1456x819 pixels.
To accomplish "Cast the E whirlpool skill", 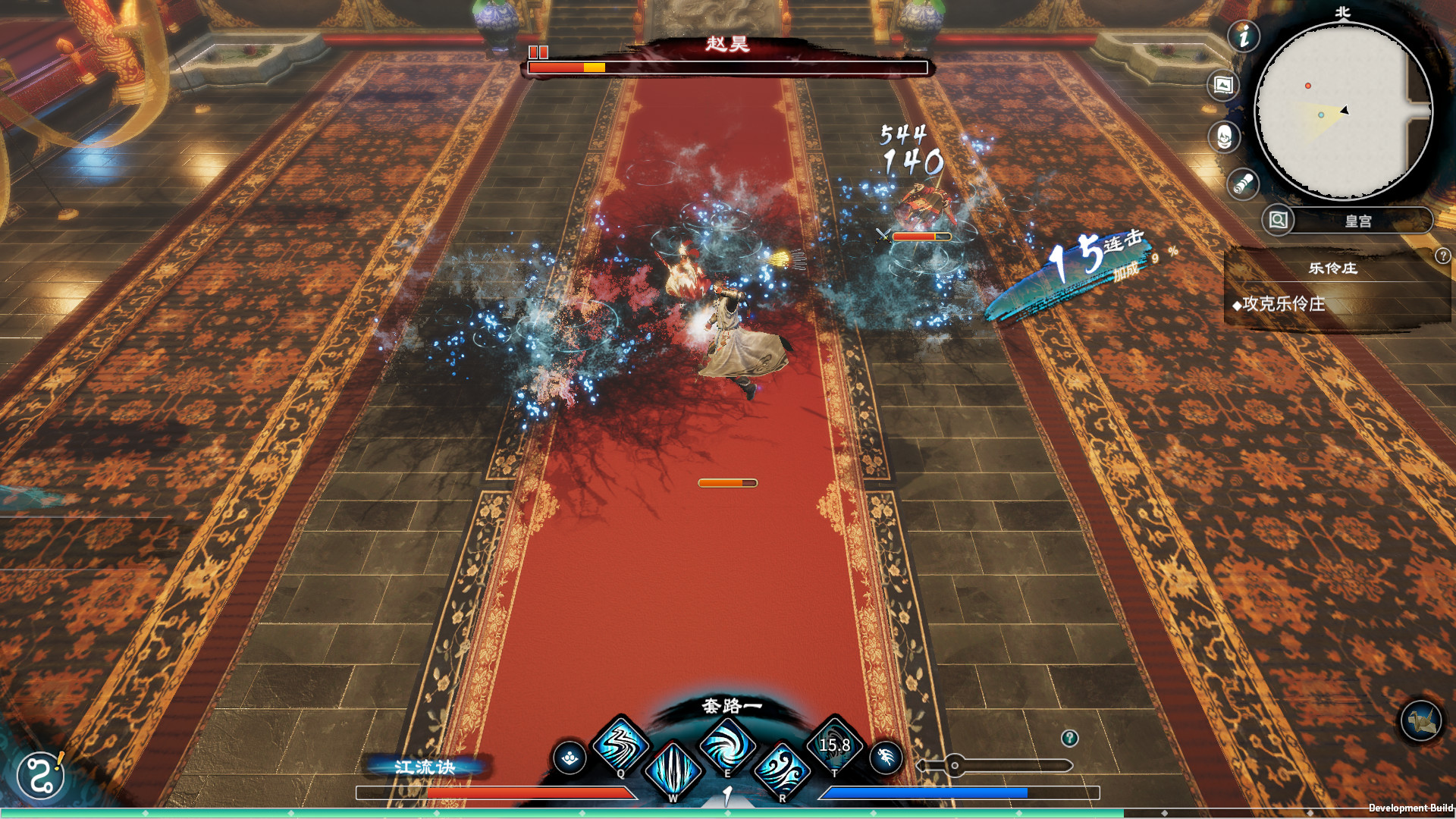I will [x=726, y=745].
